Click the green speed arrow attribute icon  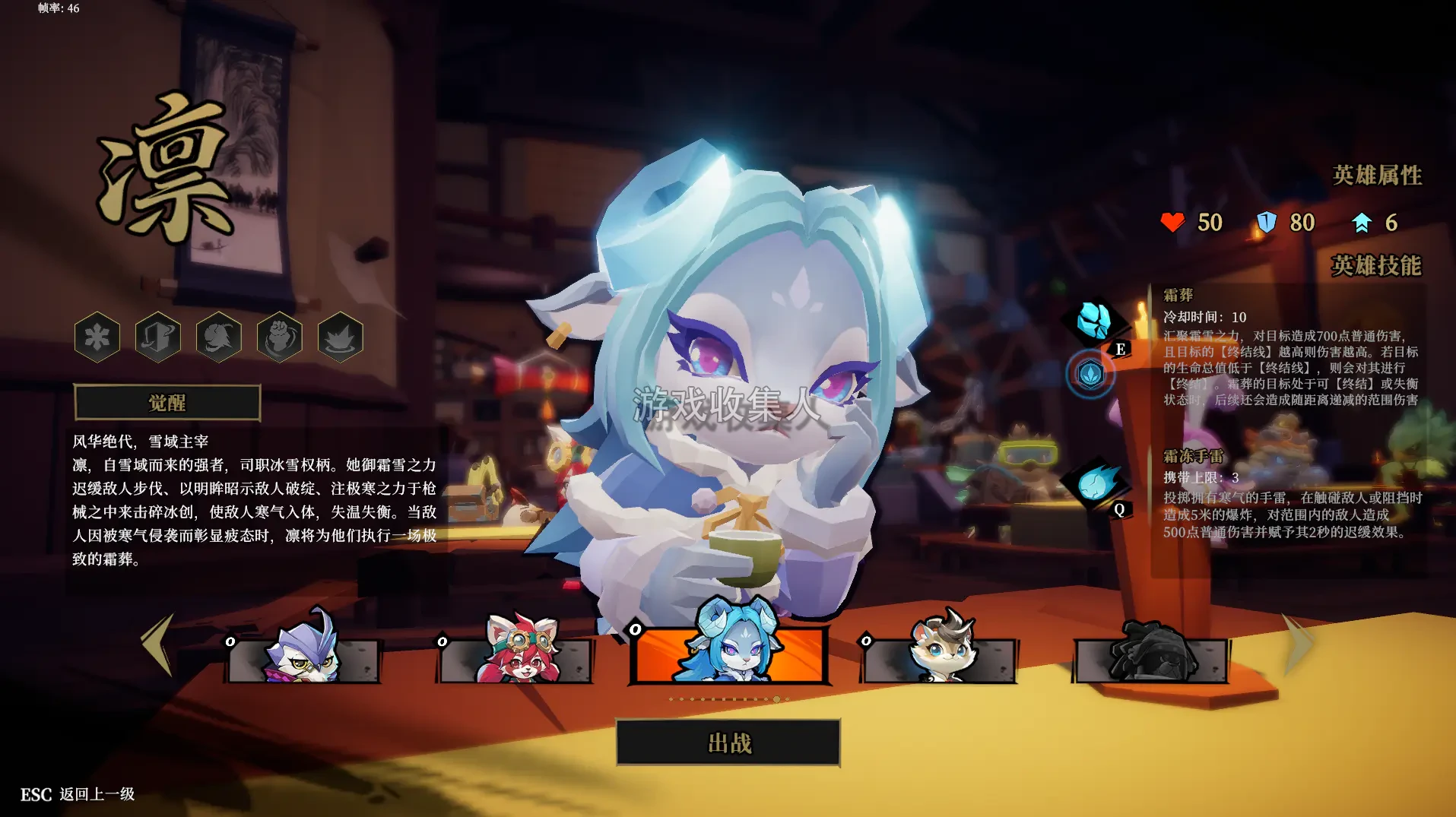1362,222
